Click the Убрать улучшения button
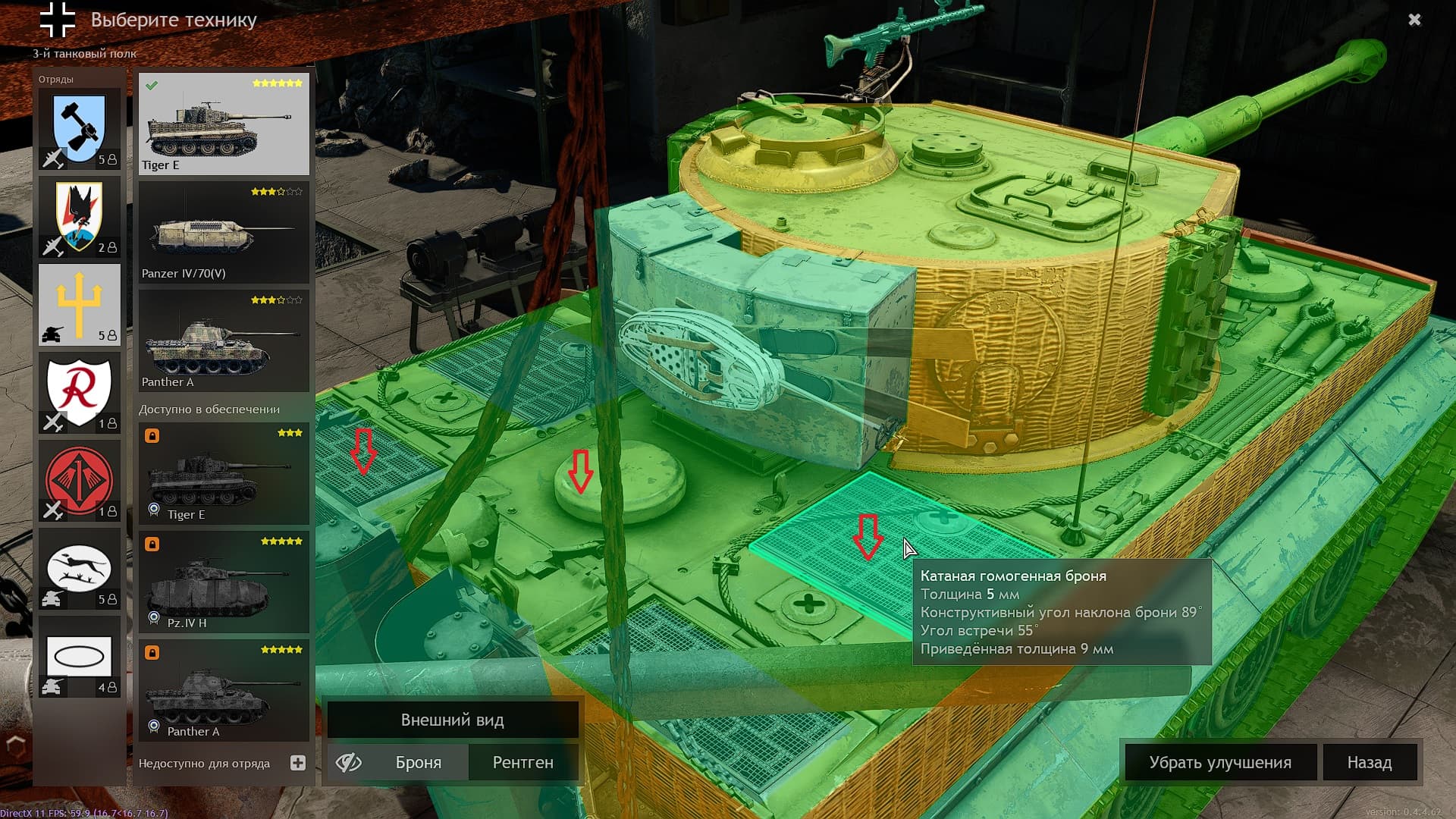The image size is (1456, 819). click(x=1219, y=762)
